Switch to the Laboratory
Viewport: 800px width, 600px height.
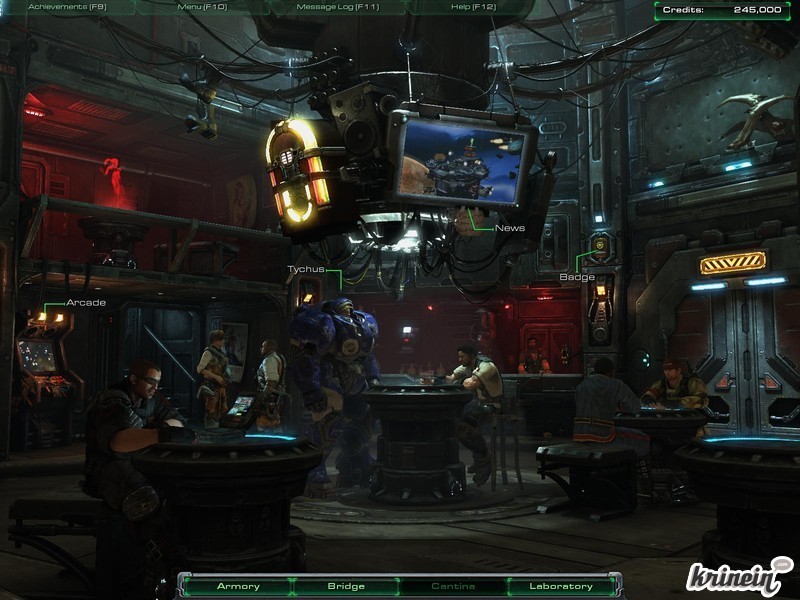click(560, 586)
